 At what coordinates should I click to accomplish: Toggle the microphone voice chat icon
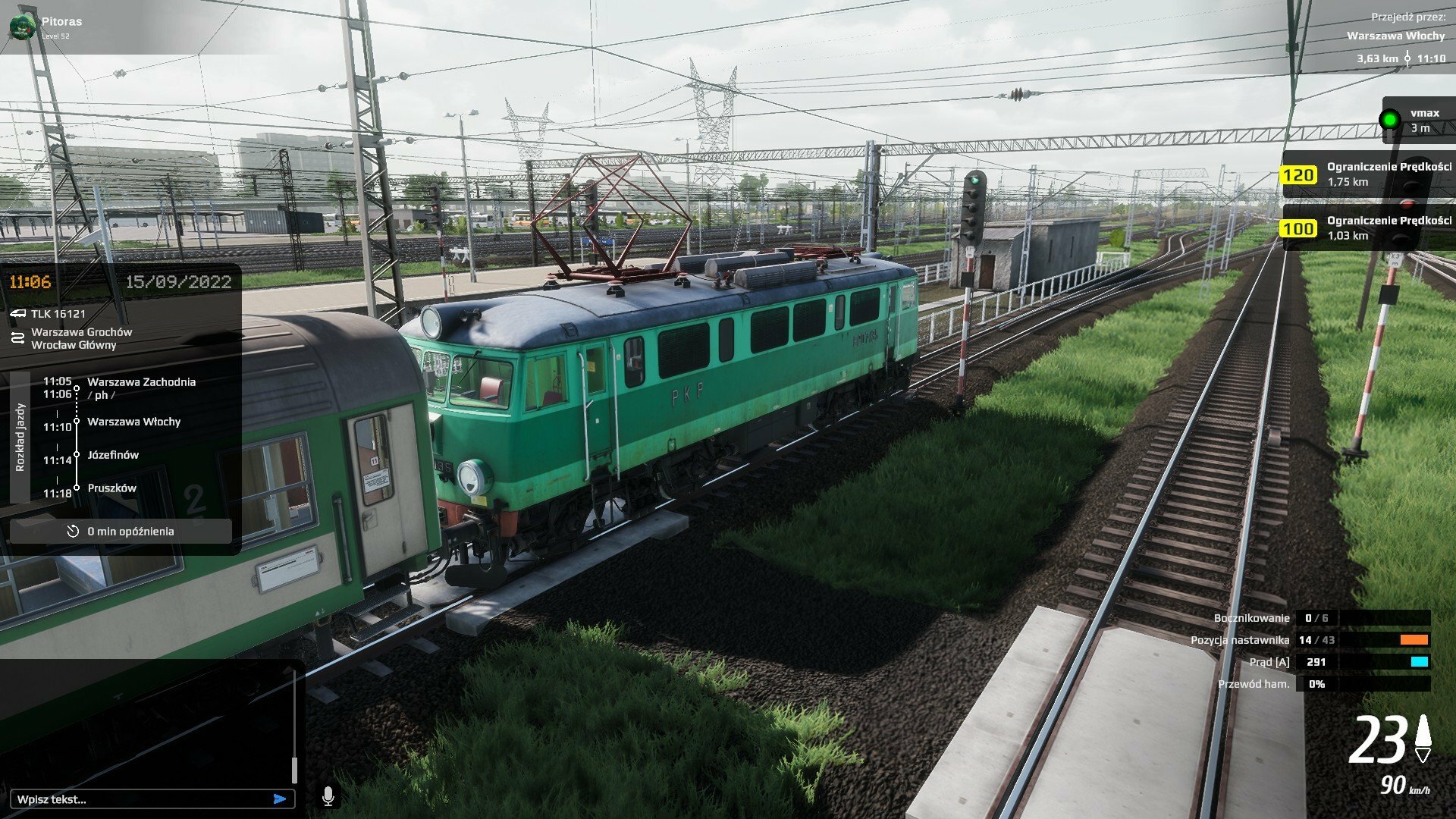[328, 796]
